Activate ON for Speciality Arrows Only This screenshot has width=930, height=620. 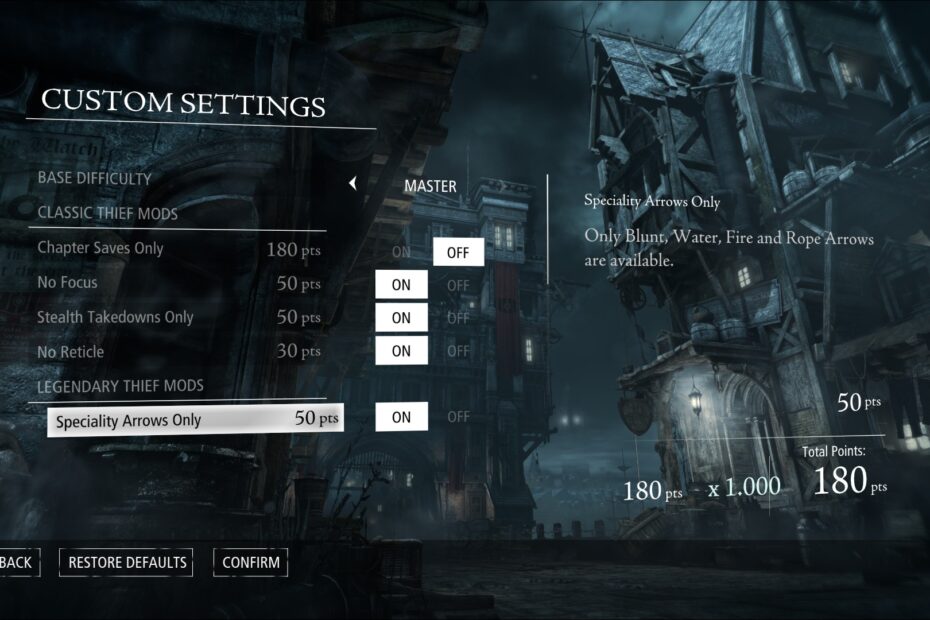tap(401, 417)
